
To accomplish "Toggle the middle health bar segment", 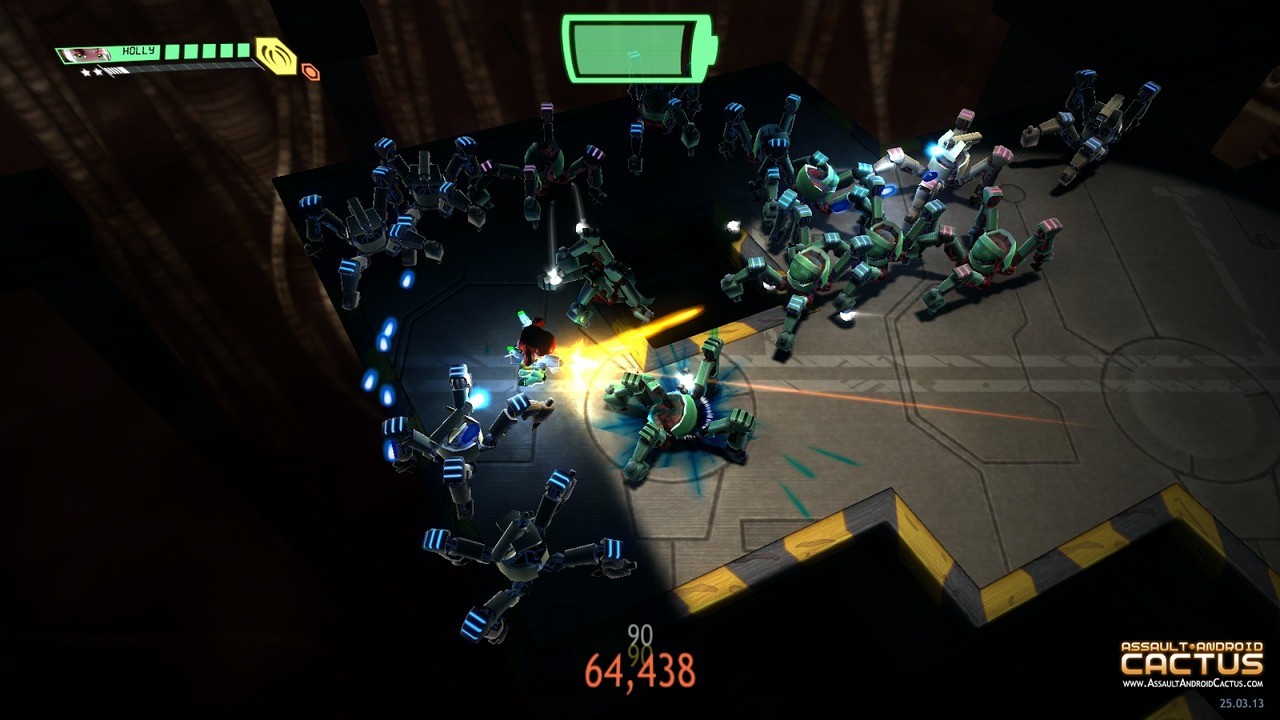I will [x=207, y=52].
